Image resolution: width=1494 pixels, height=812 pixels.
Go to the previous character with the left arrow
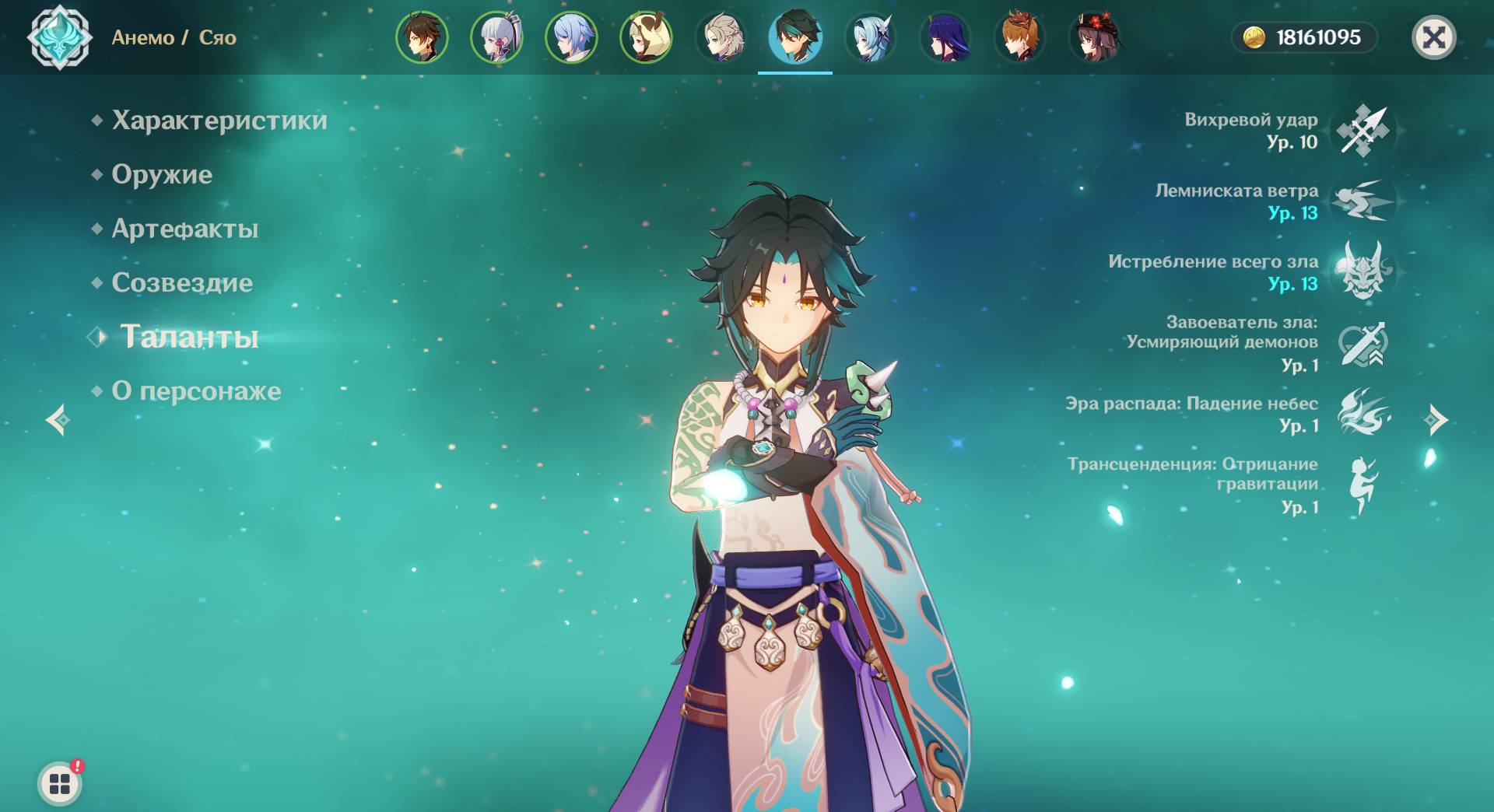tap(58, 420)
